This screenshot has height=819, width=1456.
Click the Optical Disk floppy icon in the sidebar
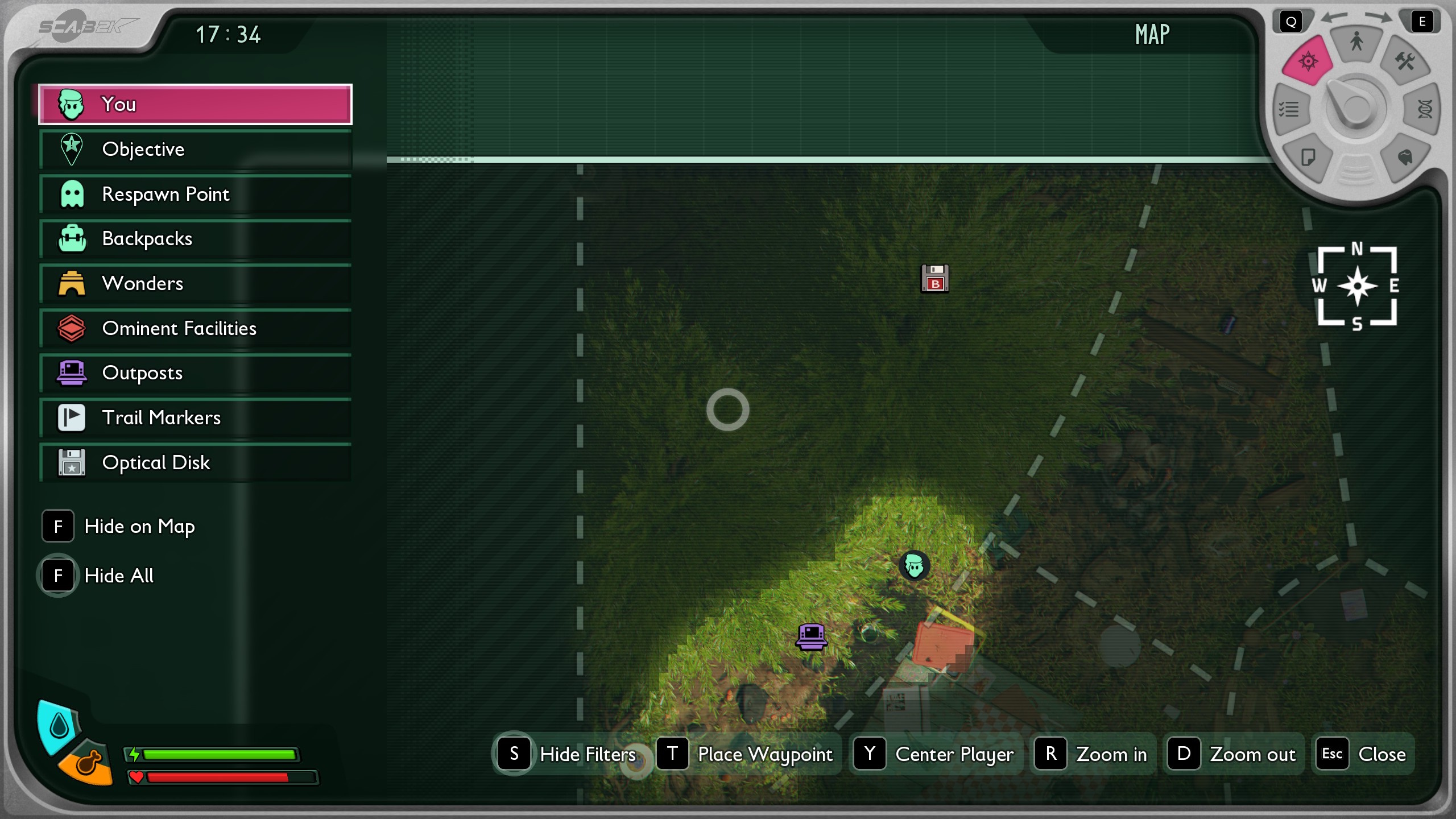[72, 462]
